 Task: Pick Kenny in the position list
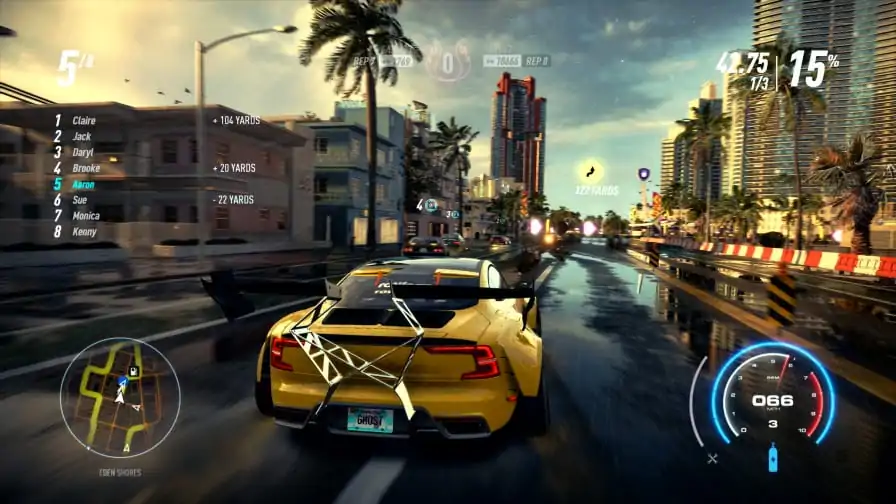84,232
